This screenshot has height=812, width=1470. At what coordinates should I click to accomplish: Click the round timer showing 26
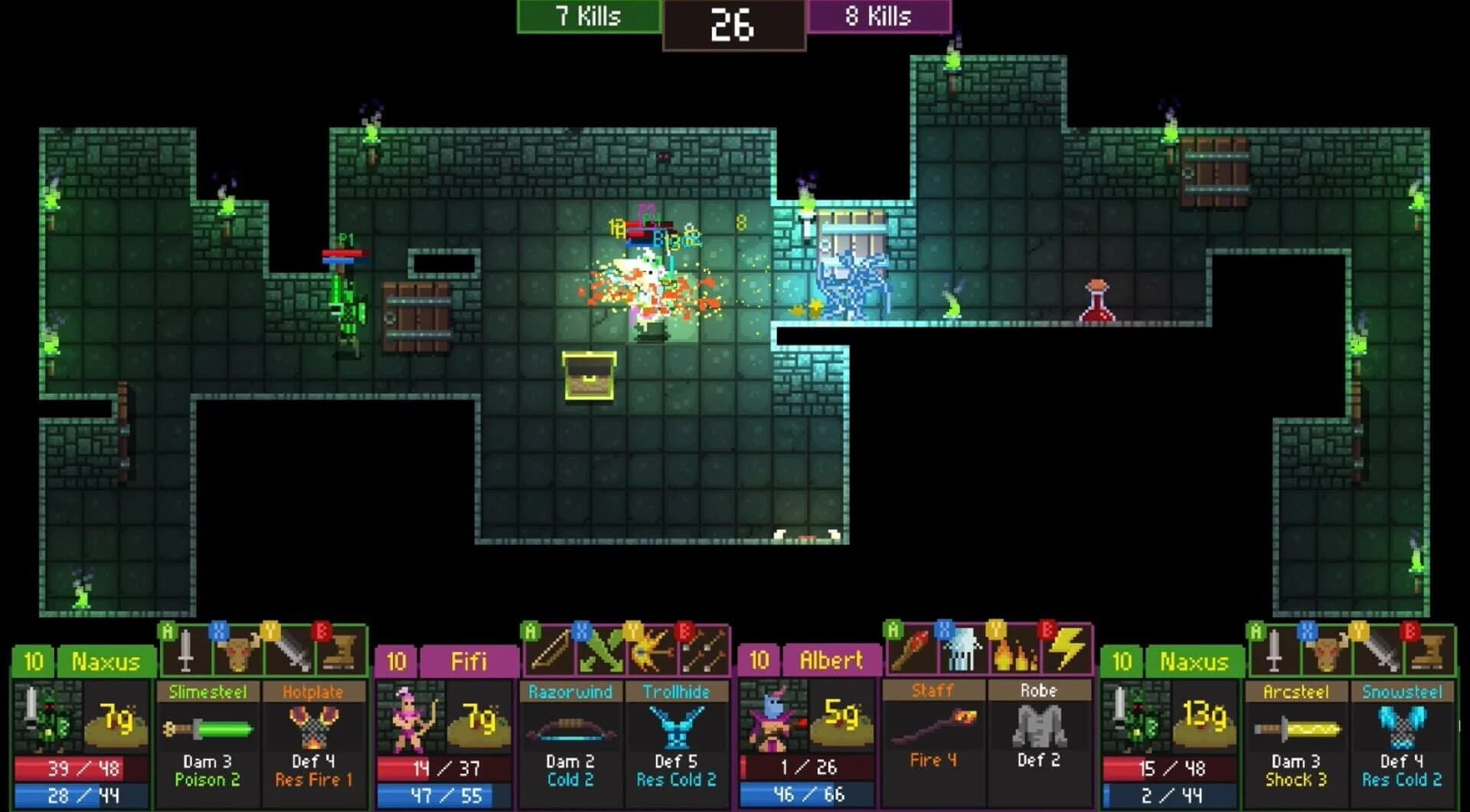tap(733, 25)
